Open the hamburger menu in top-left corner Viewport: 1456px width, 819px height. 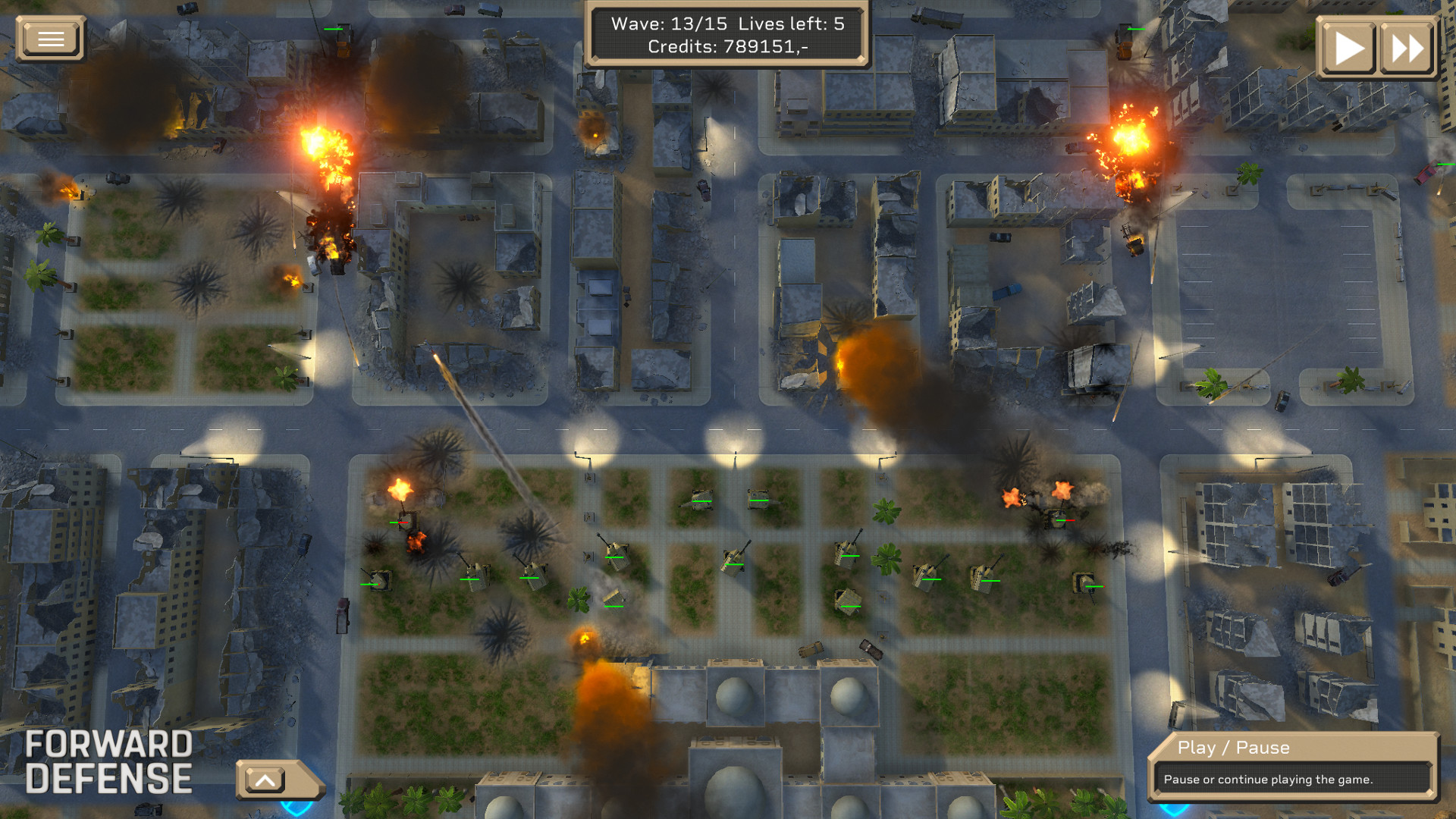click(x=50, y=38)
